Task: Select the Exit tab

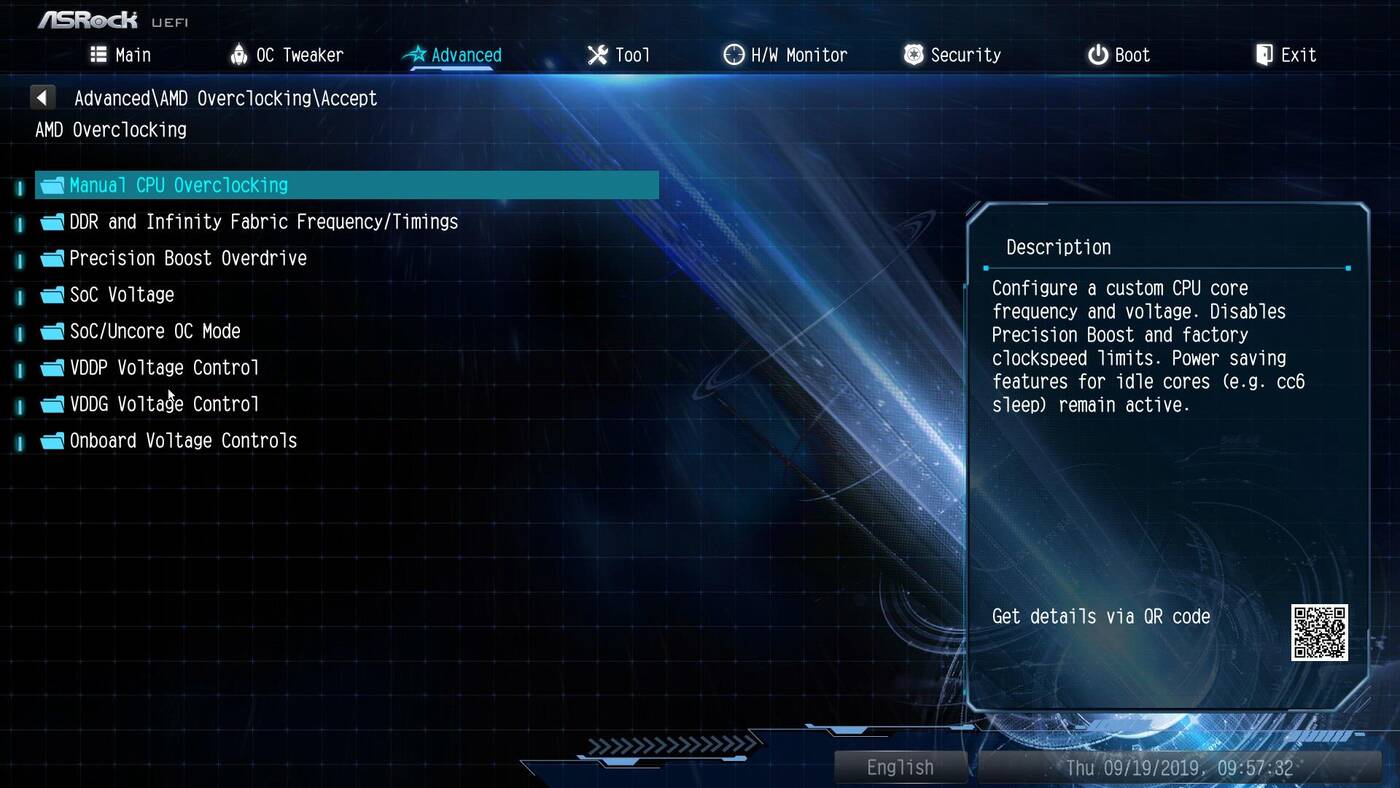Action: pyautogui.click(x=1286, y=55)
